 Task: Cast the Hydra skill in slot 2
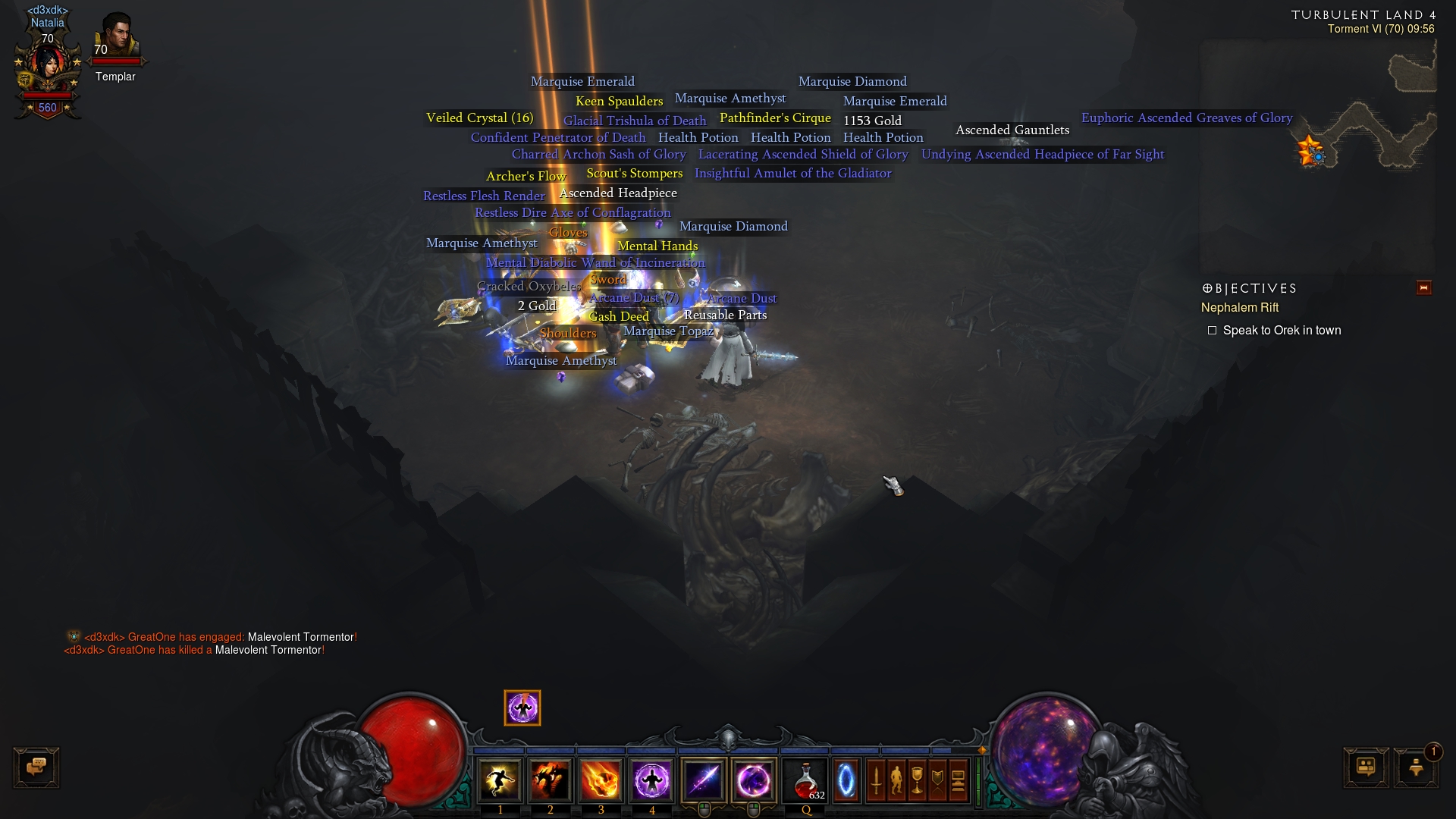tap(551, 780)
